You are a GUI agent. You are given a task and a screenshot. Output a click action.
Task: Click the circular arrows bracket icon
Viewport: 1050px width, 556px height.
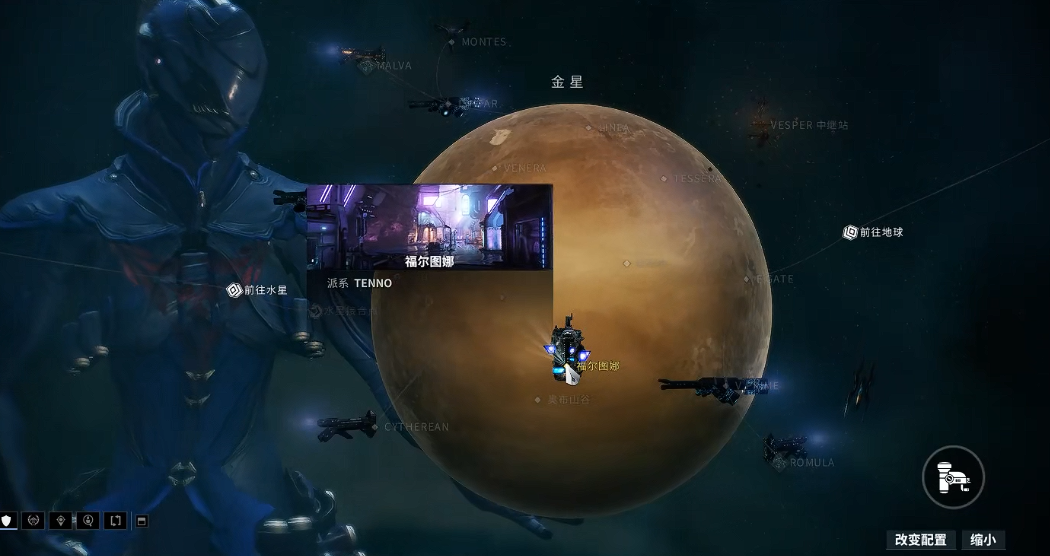(x=115, y=521)
